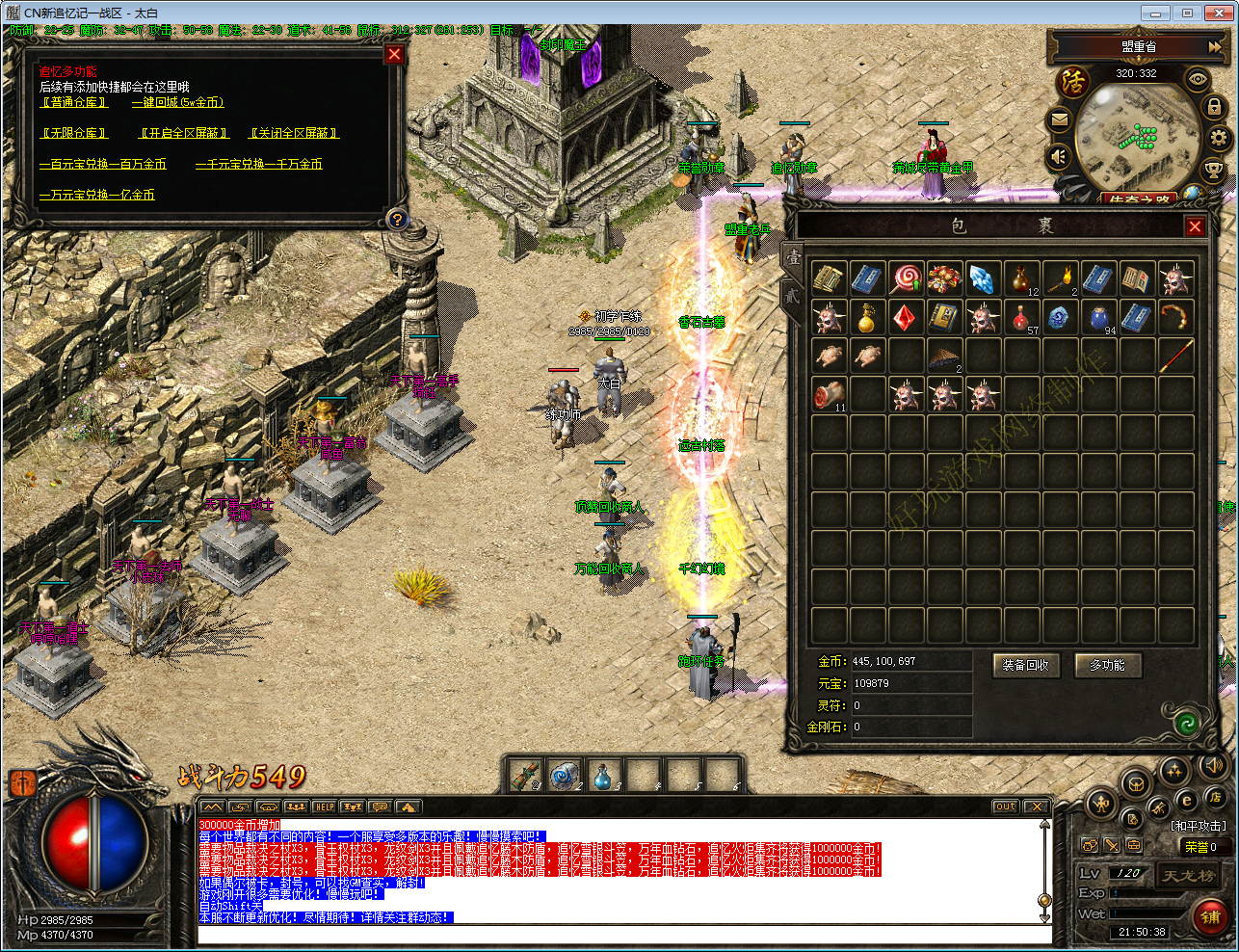
Task: Open the 普通仓库 storage link
Action: [74, 102]
